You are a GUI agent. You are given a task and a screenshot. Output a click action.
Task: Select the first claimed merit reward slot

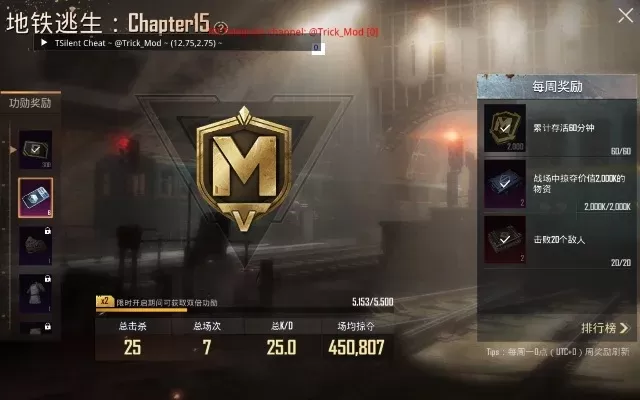(35, 148)
